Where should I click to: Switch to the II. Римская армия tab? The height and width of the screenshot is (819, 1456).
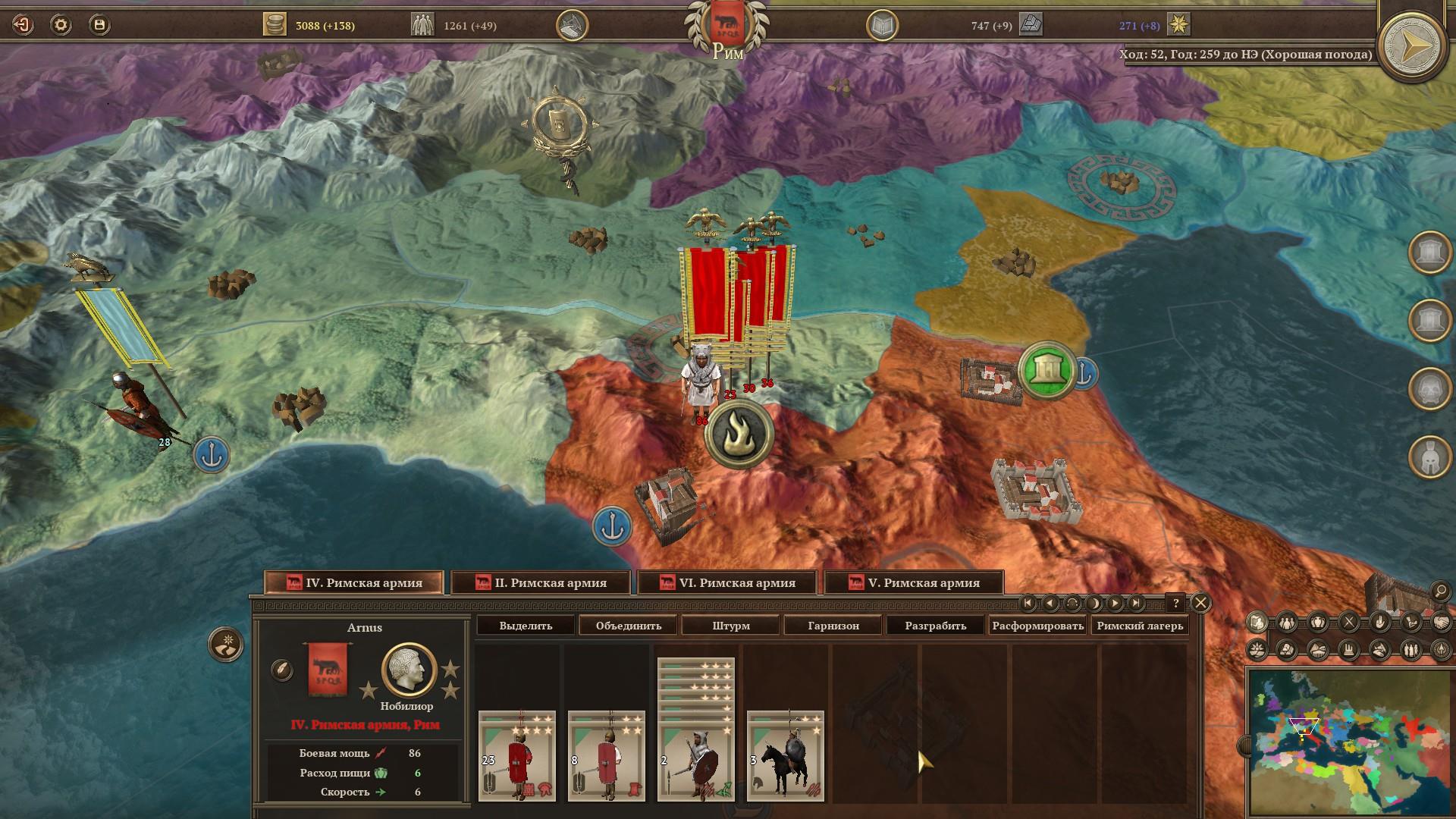click(541, 582)
